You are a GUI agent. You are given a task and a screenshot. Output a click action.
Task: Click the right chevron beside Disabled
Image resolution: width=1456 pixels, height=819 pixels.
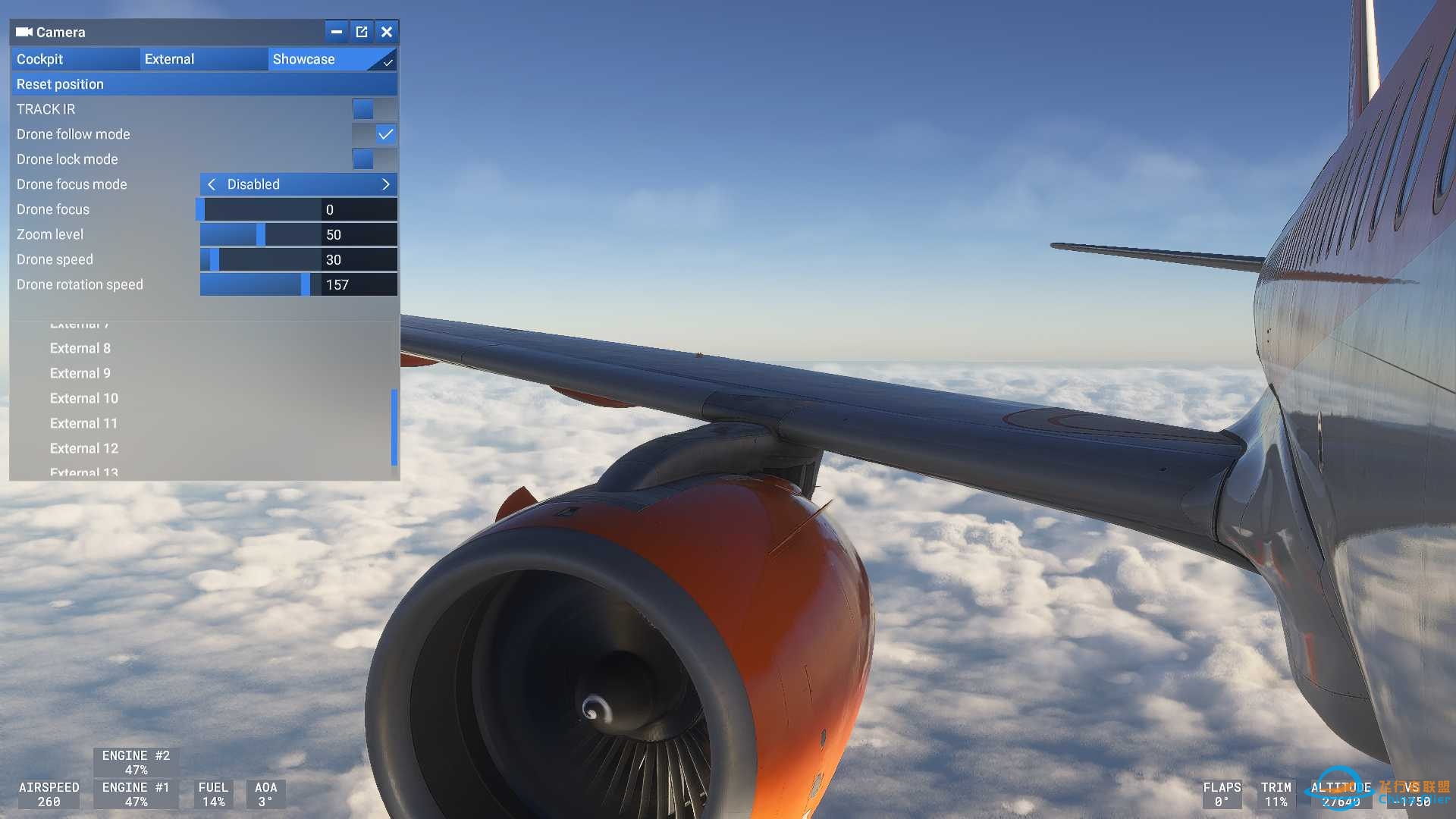385,184
